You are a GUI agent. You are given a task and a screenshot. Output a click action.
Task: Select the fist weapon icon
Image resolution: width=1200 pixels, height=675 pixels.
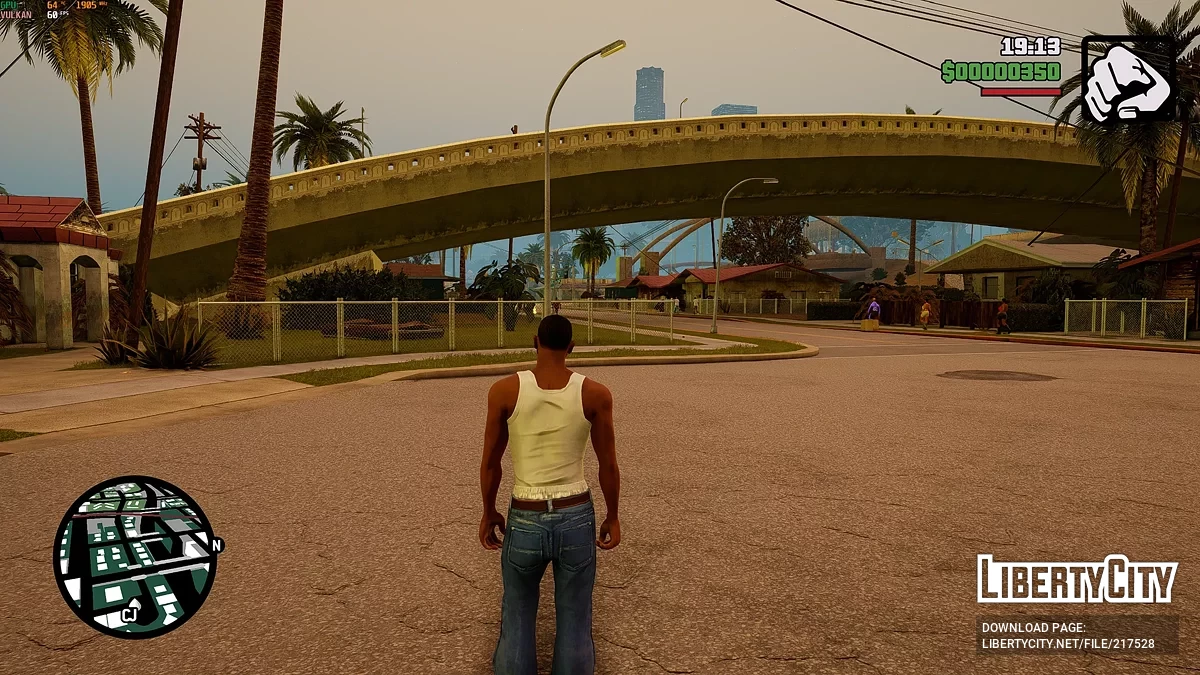click(1128, 80)
